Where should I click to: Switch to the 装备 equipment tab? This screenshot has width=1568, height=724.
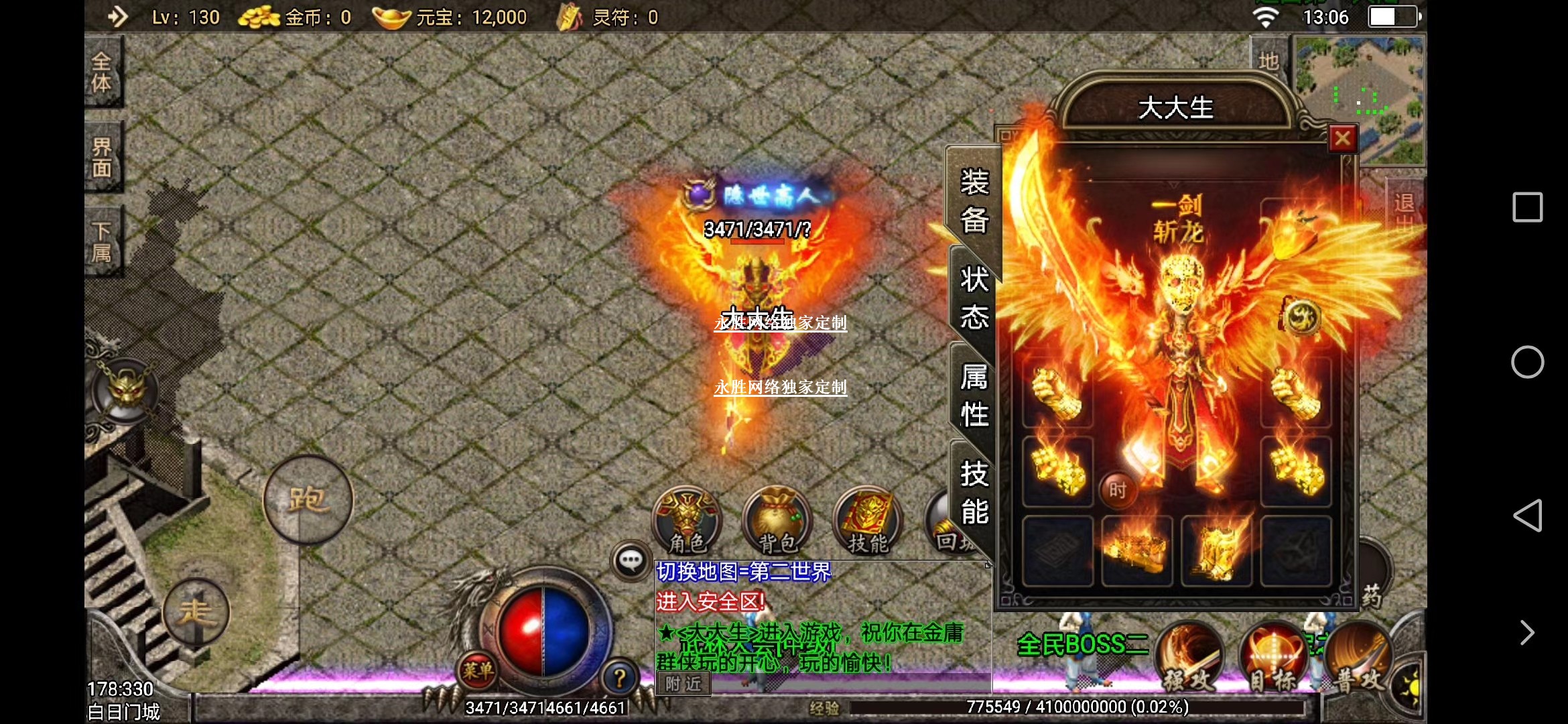pos(974,201)
